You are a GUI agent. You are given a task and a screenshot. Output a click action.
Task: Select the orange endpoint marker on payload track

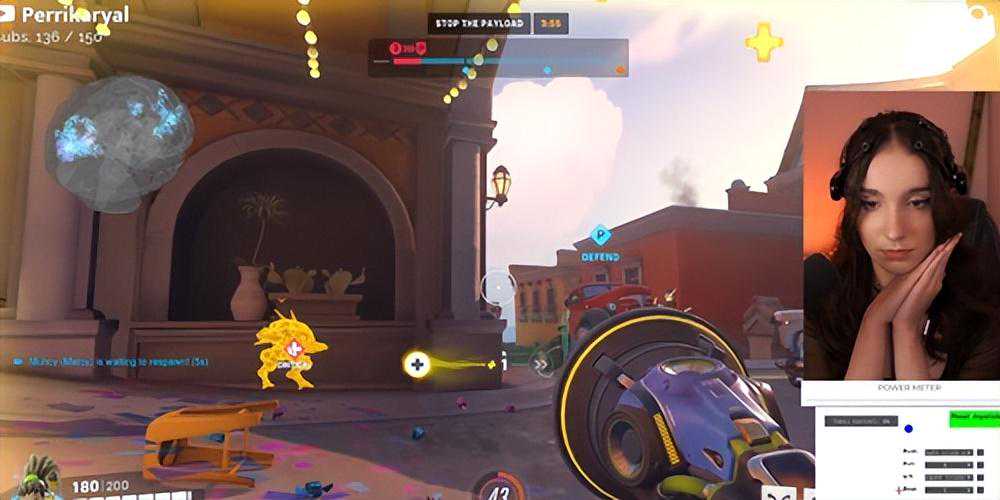620,70
